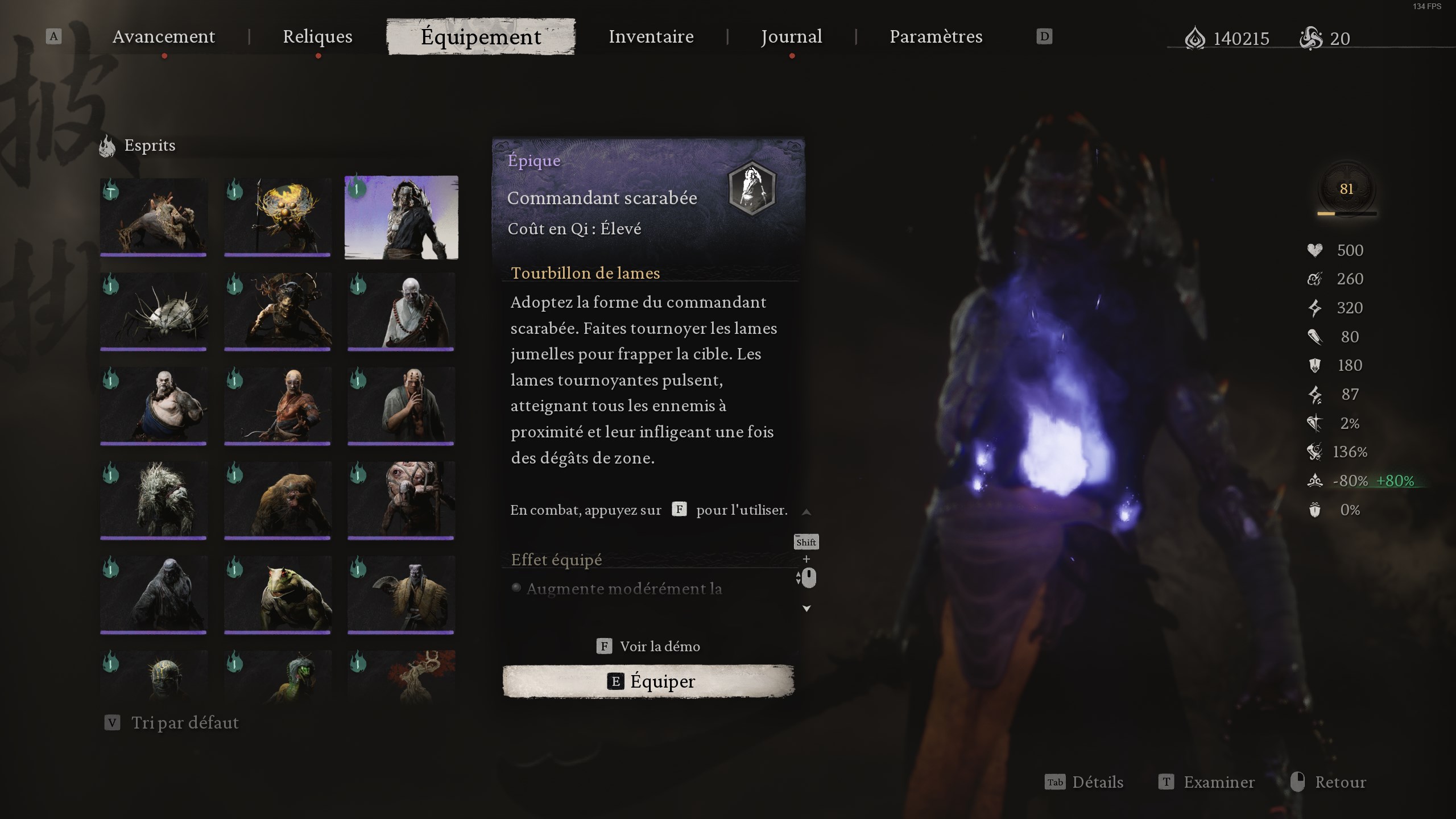
Task: Select the equipped effect bullet under Effet équipé
Action: coord(515,589)
